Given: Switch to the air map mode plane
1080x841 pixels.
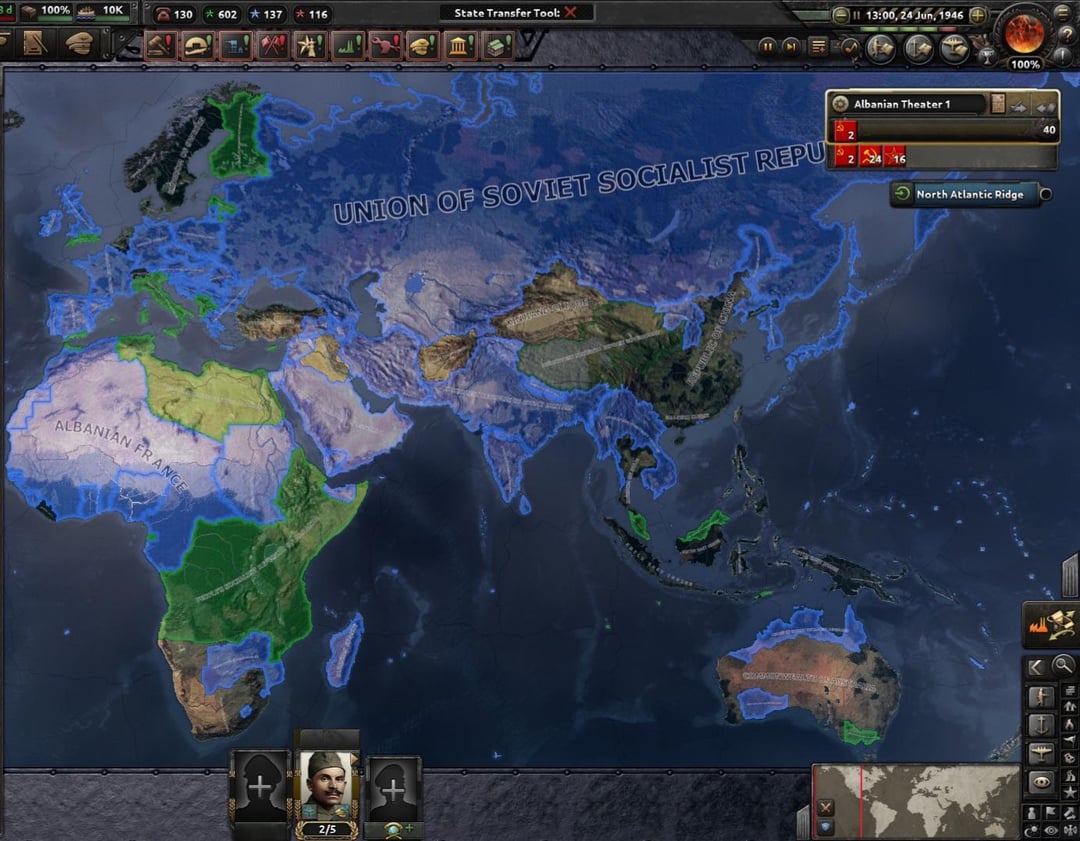Looking at the screenshot, I should [x=1039, y=753].
